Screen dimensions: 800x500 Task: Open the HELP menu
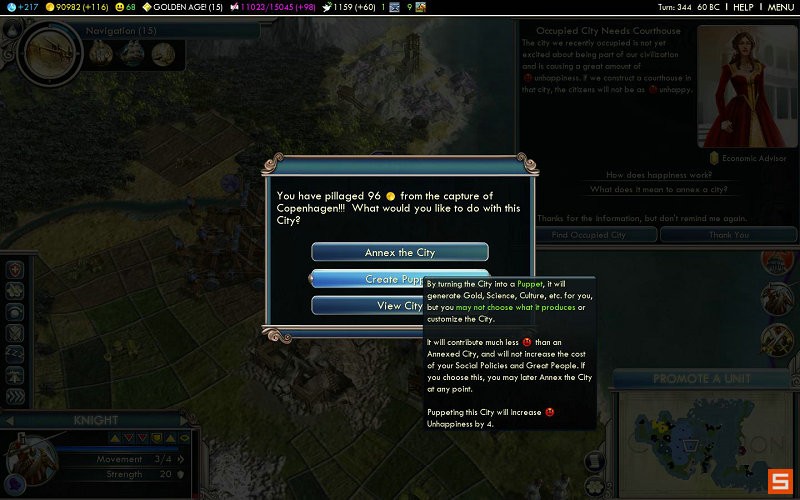pyautogui.click(x=742, y=7)
